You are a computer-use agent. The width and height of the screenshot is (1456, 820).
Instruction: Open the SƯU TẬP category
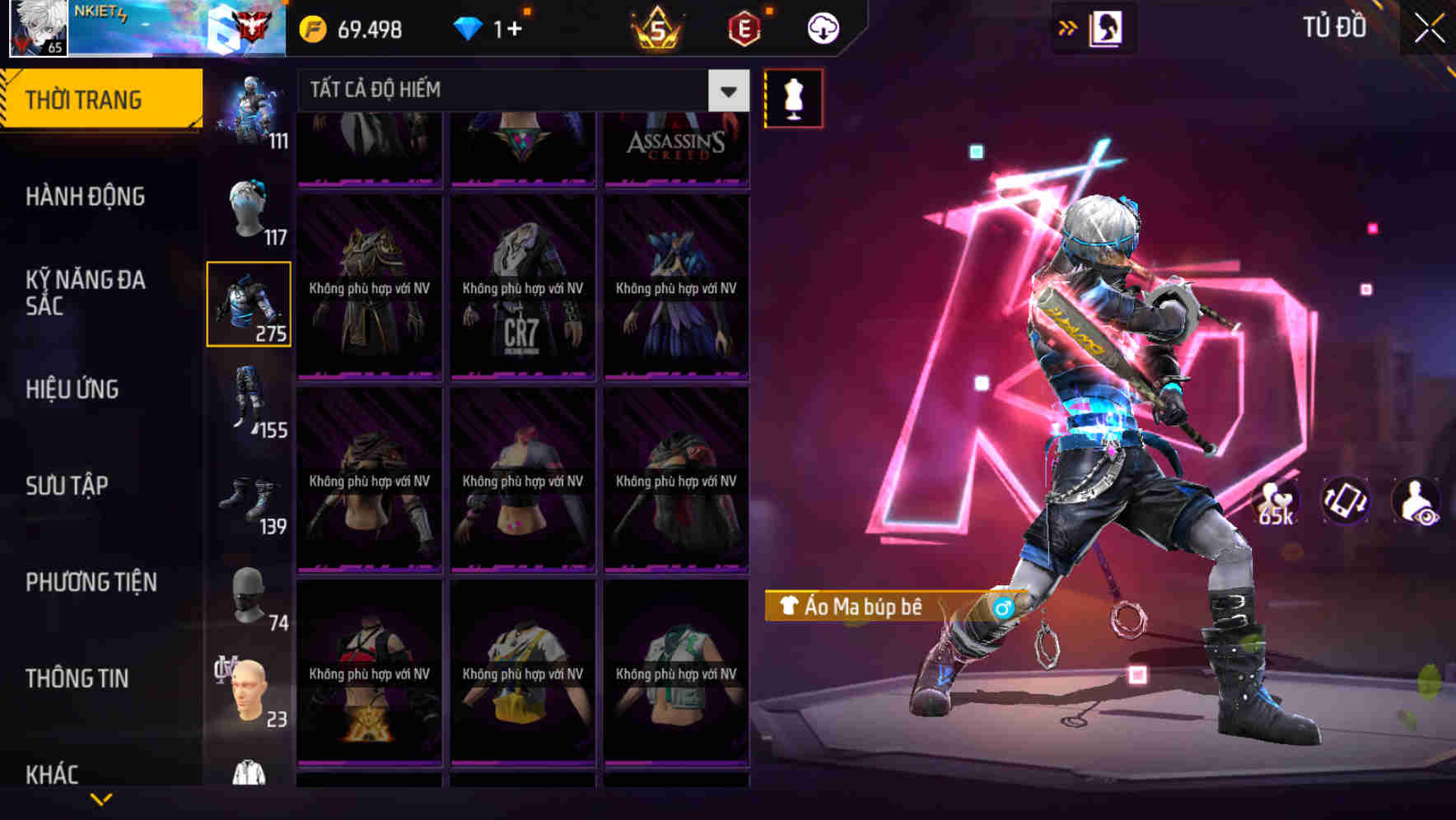point(69,486)
